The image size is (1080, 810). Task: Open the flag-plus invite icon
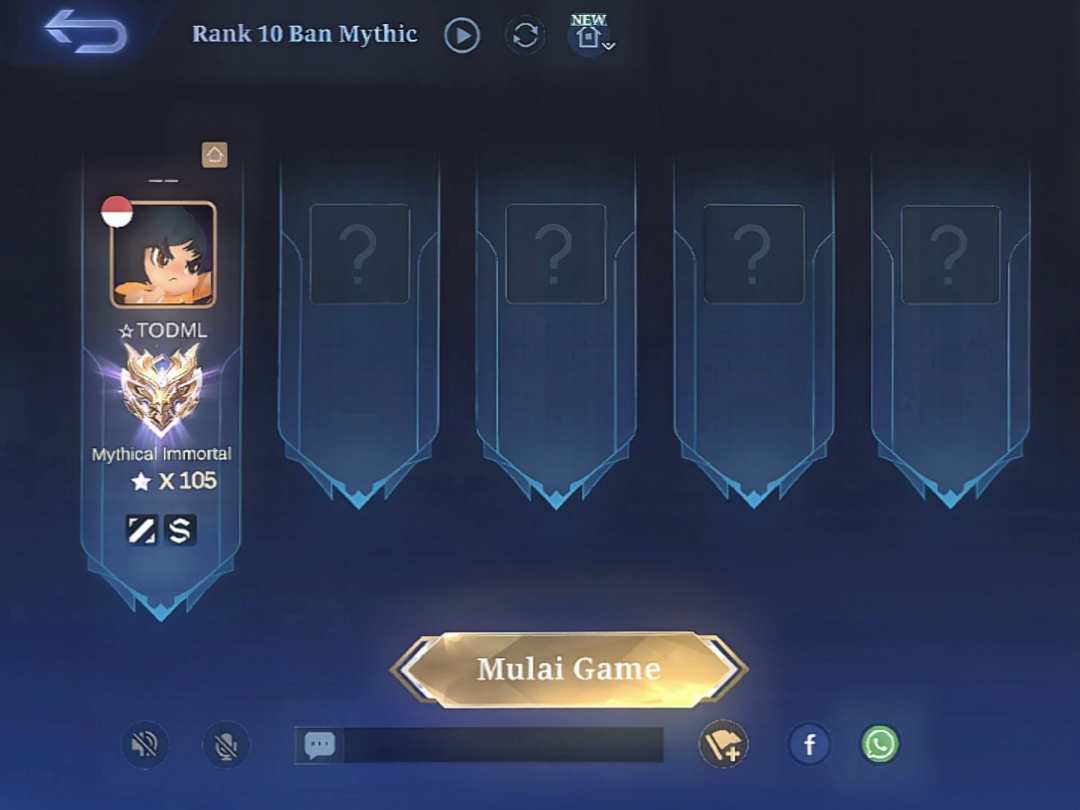[723, 745]
